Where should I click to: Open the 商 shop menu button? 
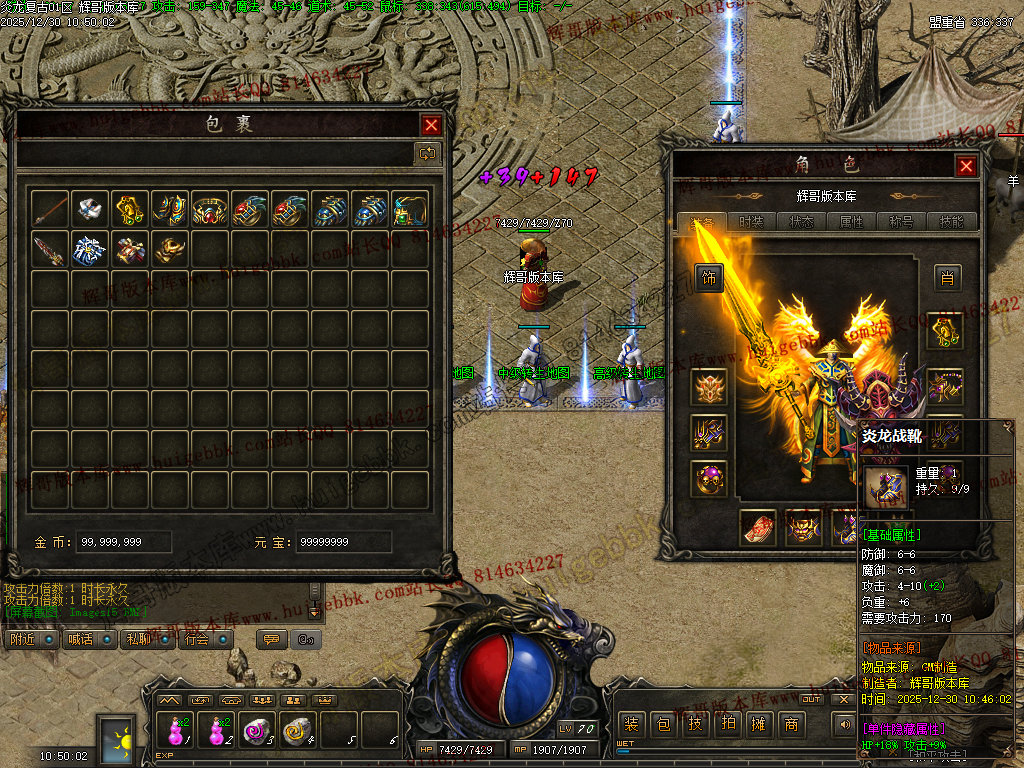791,724
